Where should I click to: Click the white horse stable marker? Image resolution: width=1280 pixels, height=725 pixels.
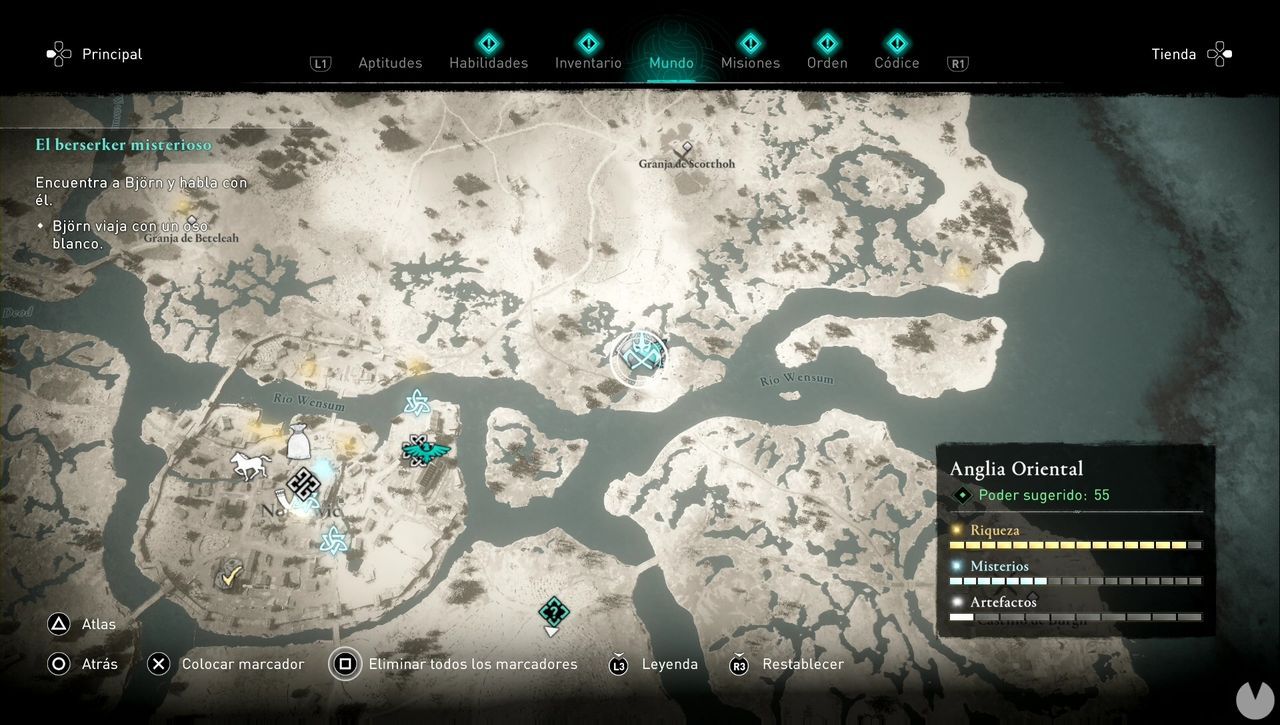[x=250, y=465]
